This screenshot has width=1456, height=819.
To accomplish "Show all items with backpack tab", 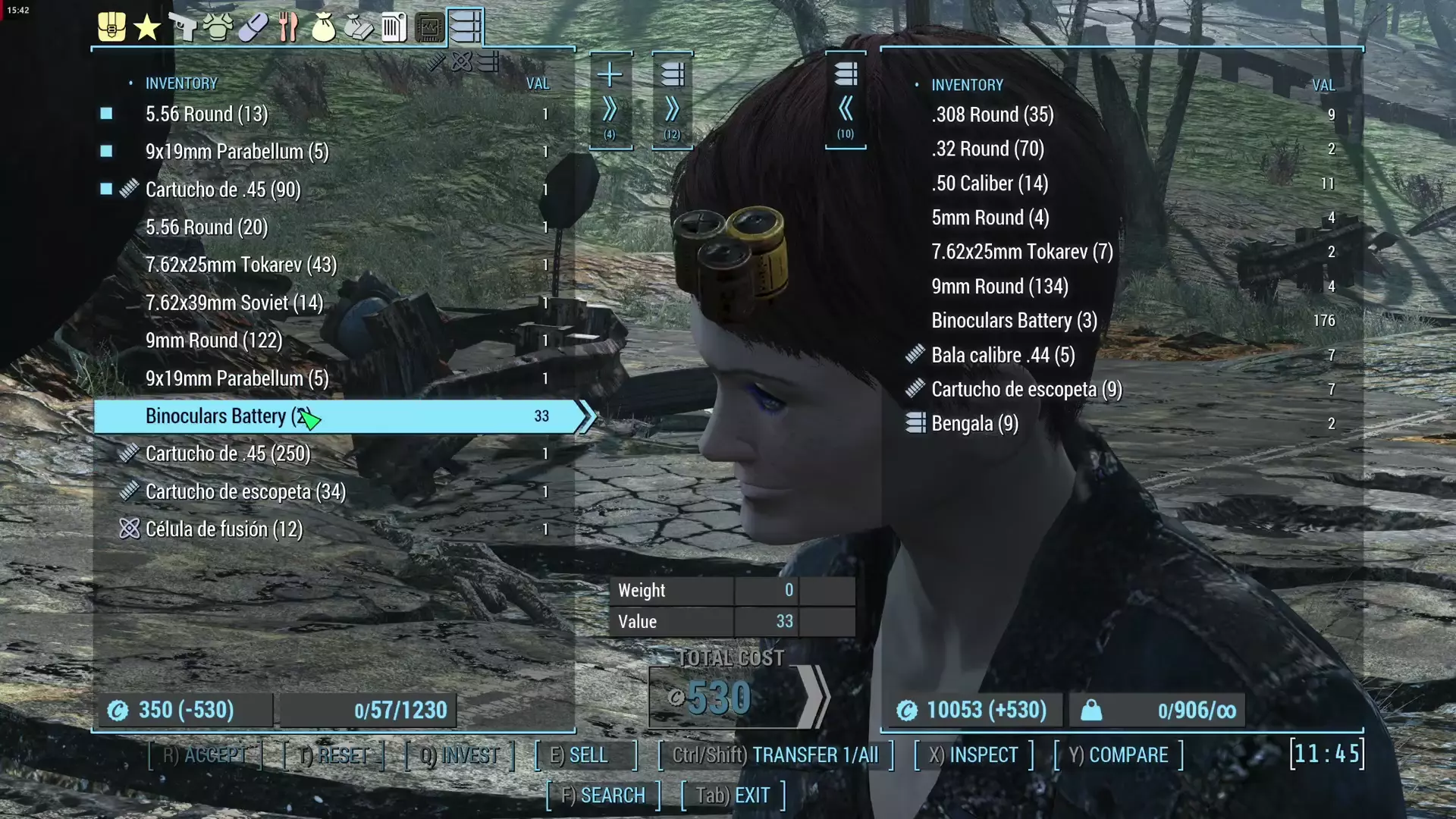I will tap(111, 27).
